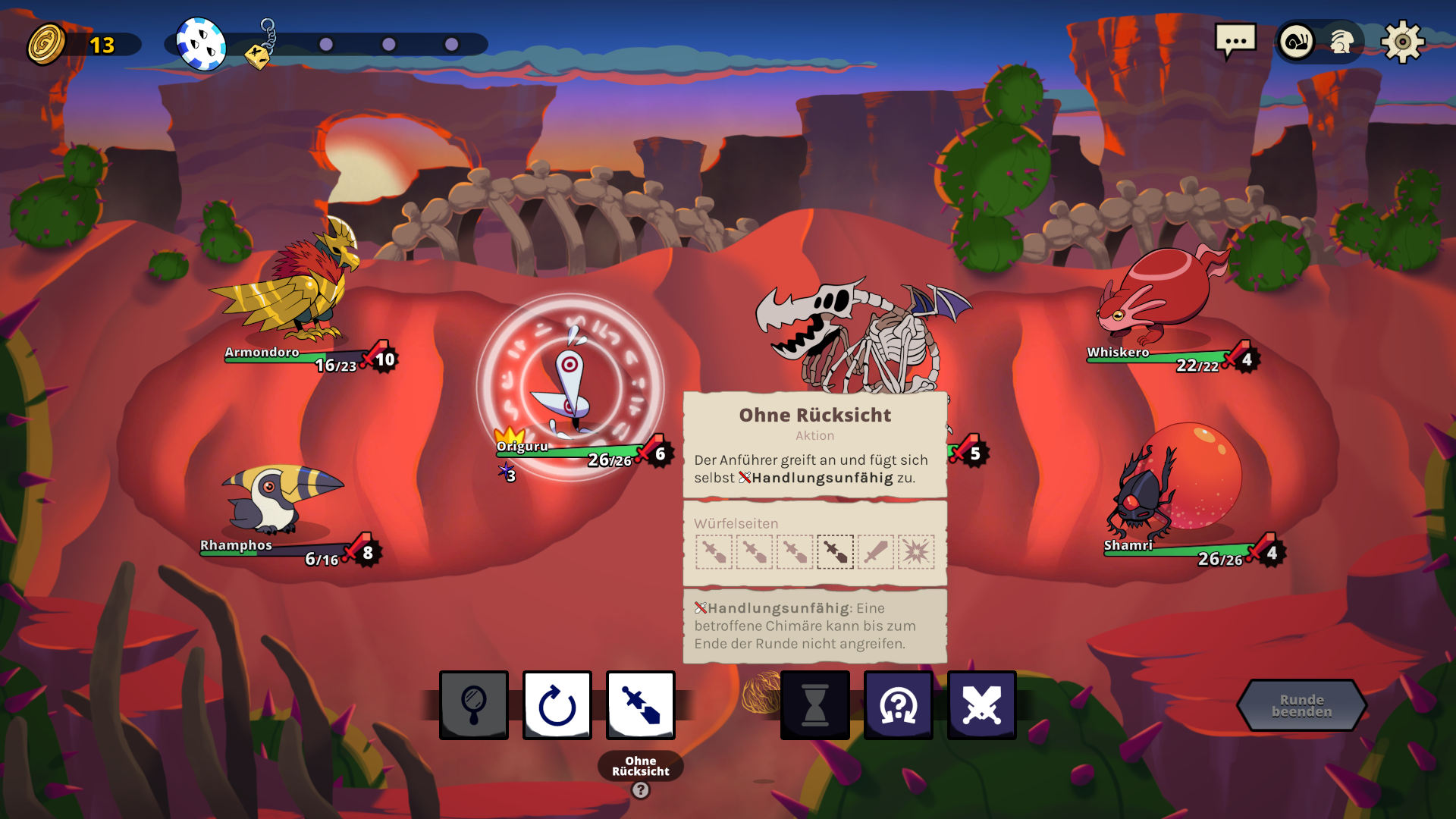Pick the horseshoe question mark die

[x=899, y=705]
